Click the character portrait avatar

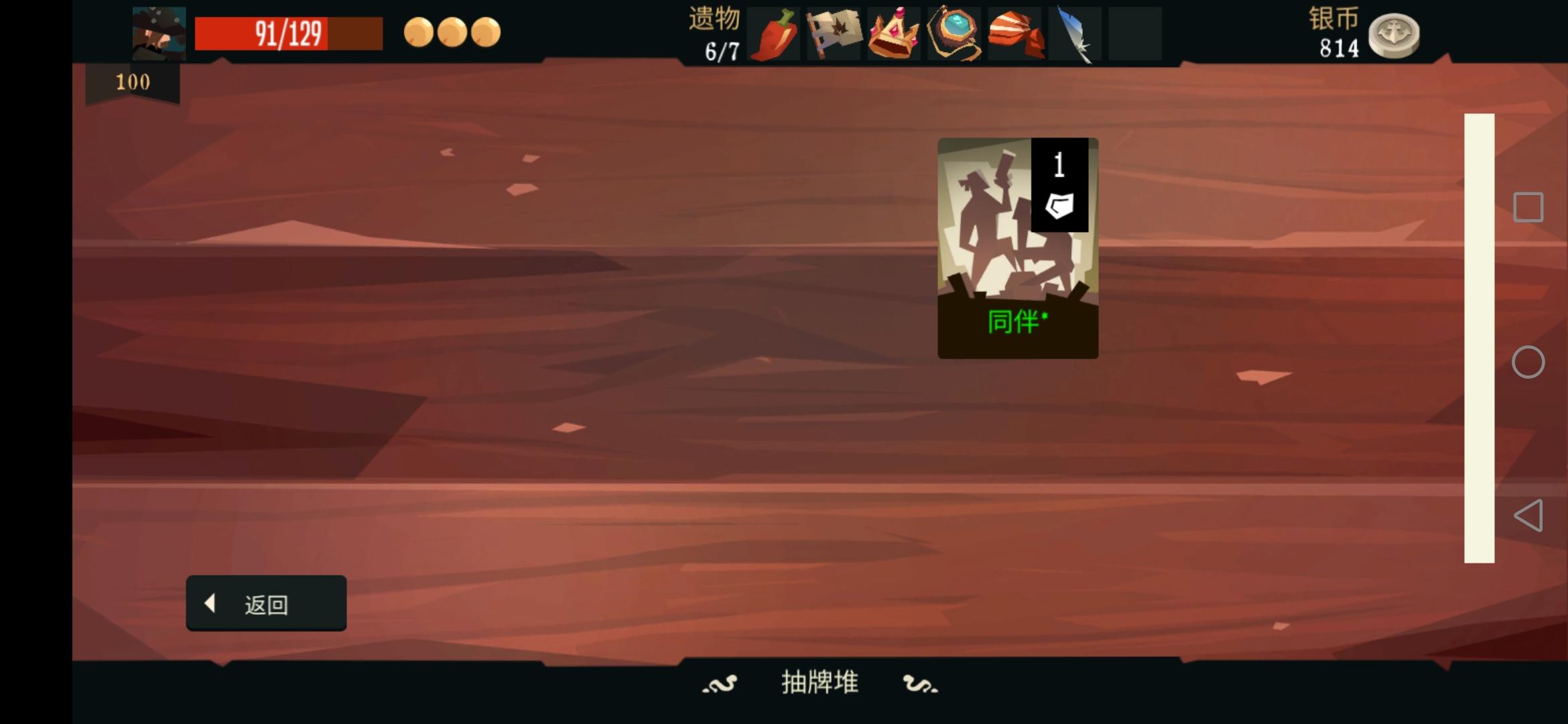pyautogui.click(x=159, y=32)
